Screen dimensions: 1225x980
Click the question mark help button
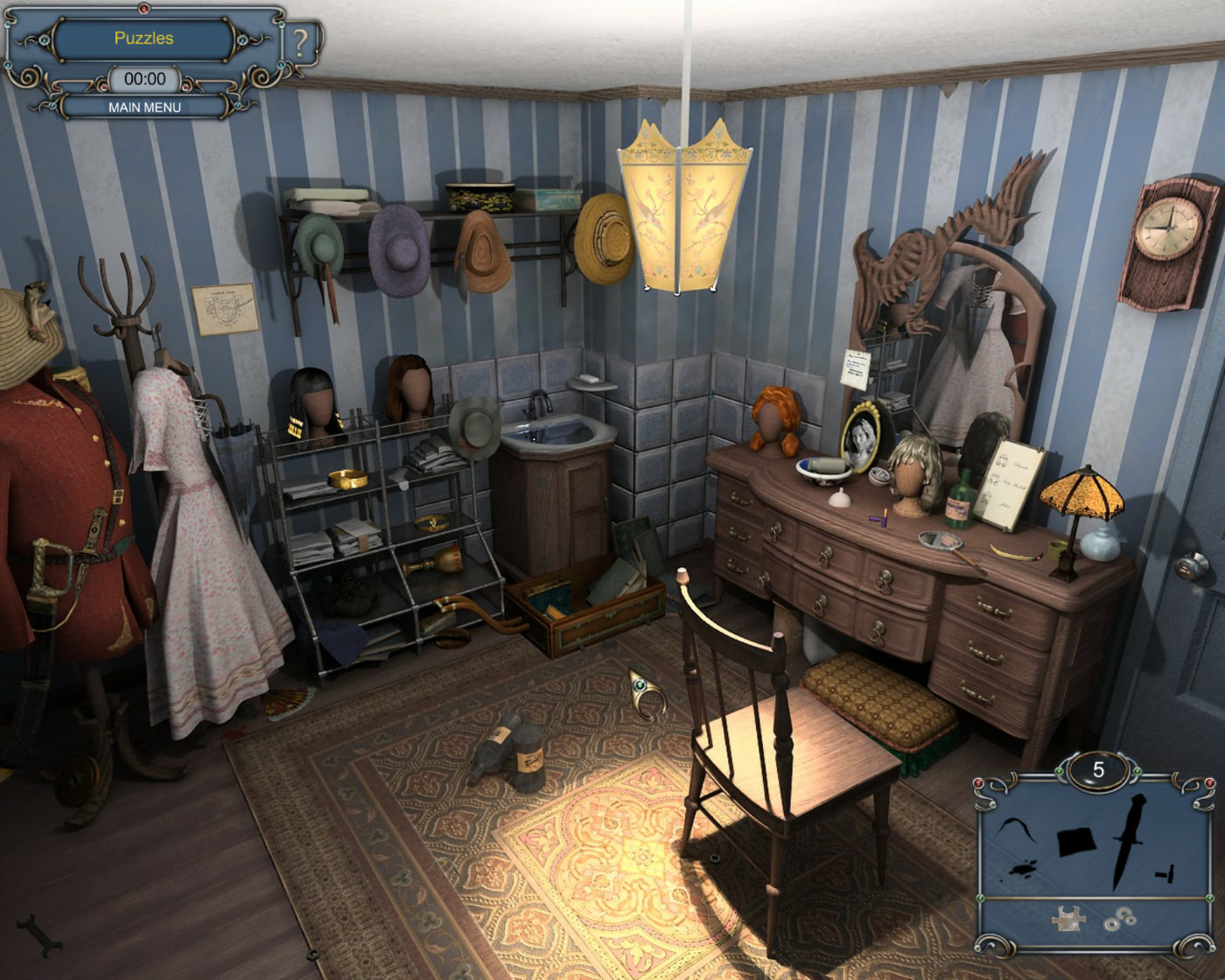pyautogui.click(x=302, y=43)
